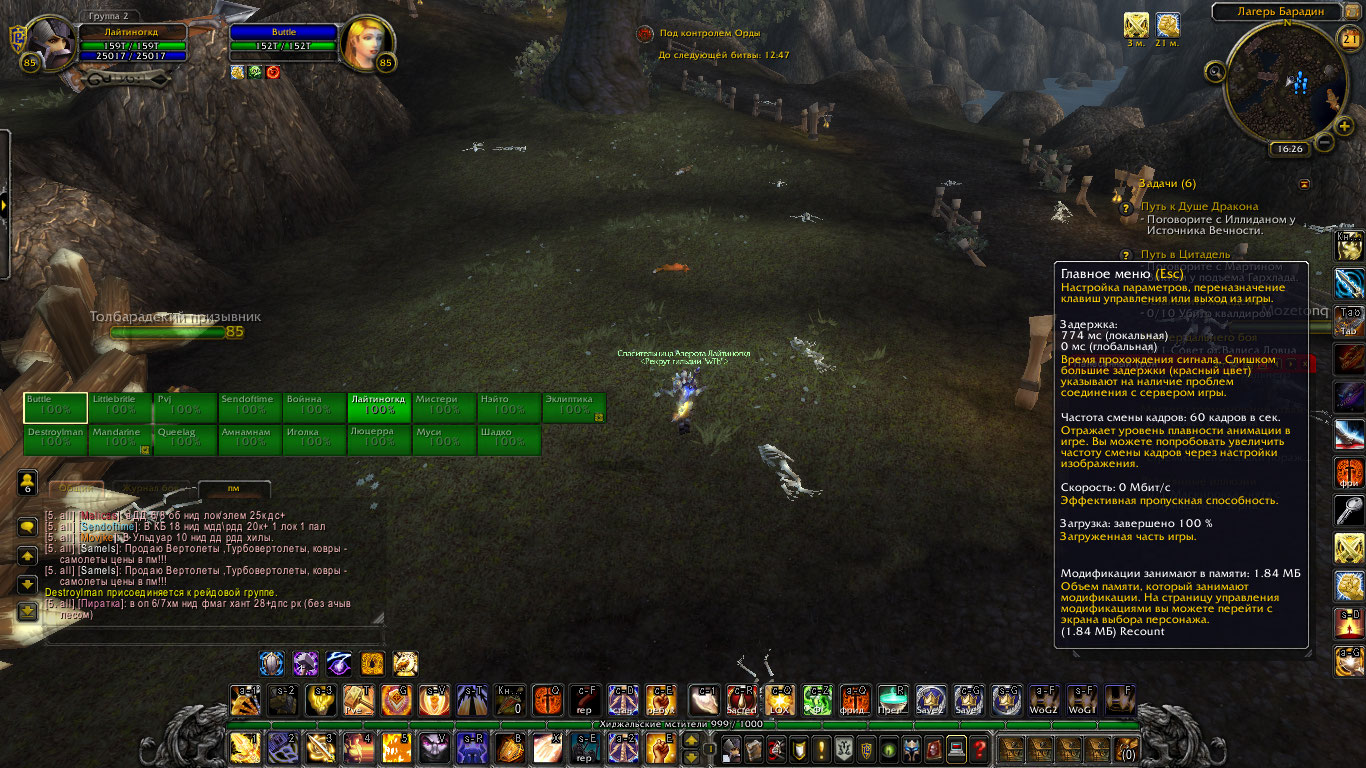Screen dimensions: 1366x768
Task: Switch to the Общий chat tab
Action: coord(74,489)
